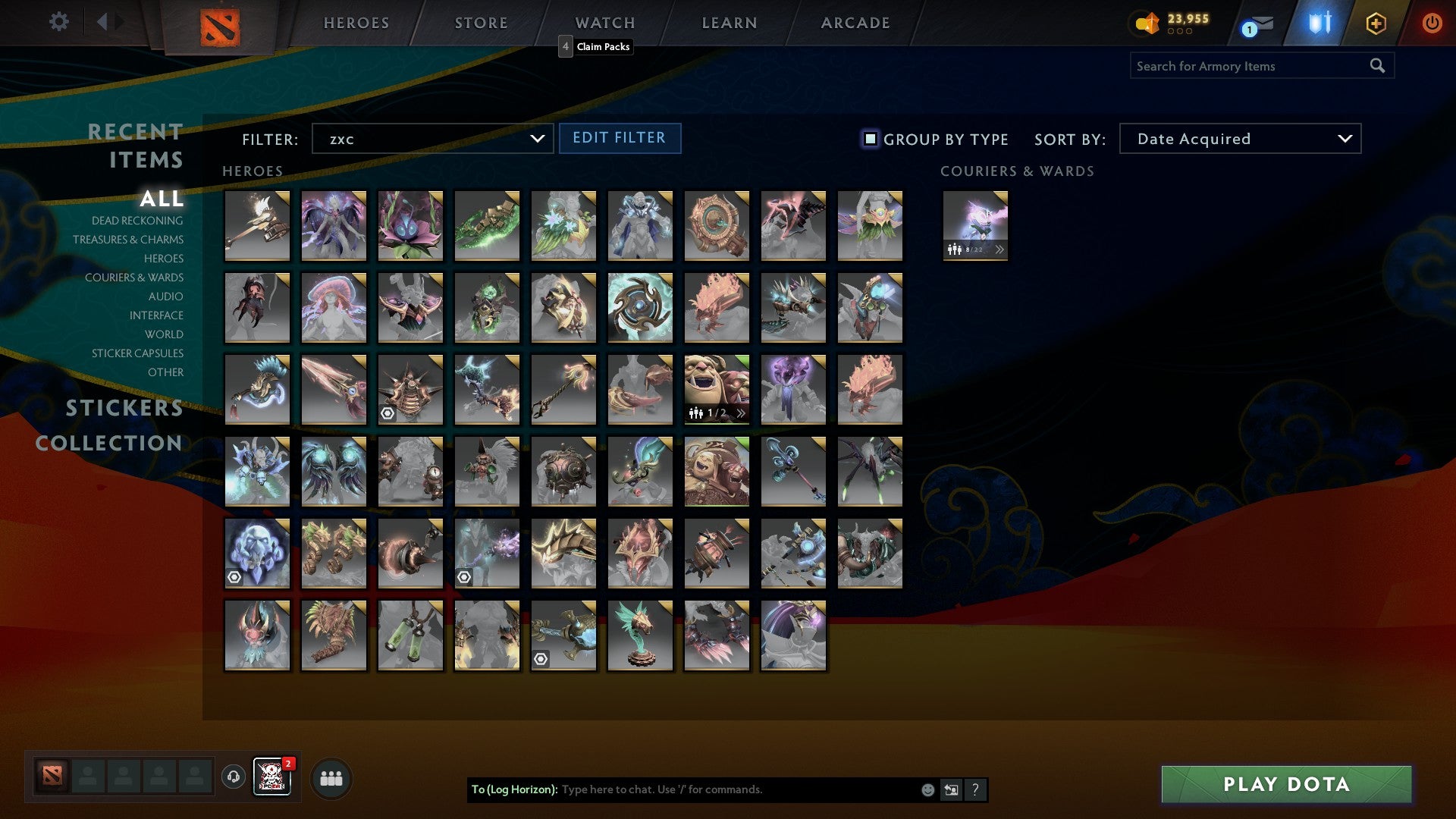Open the Battle Pass shield and sword icon
The image size is (1456, 819).
[1319, 23]
